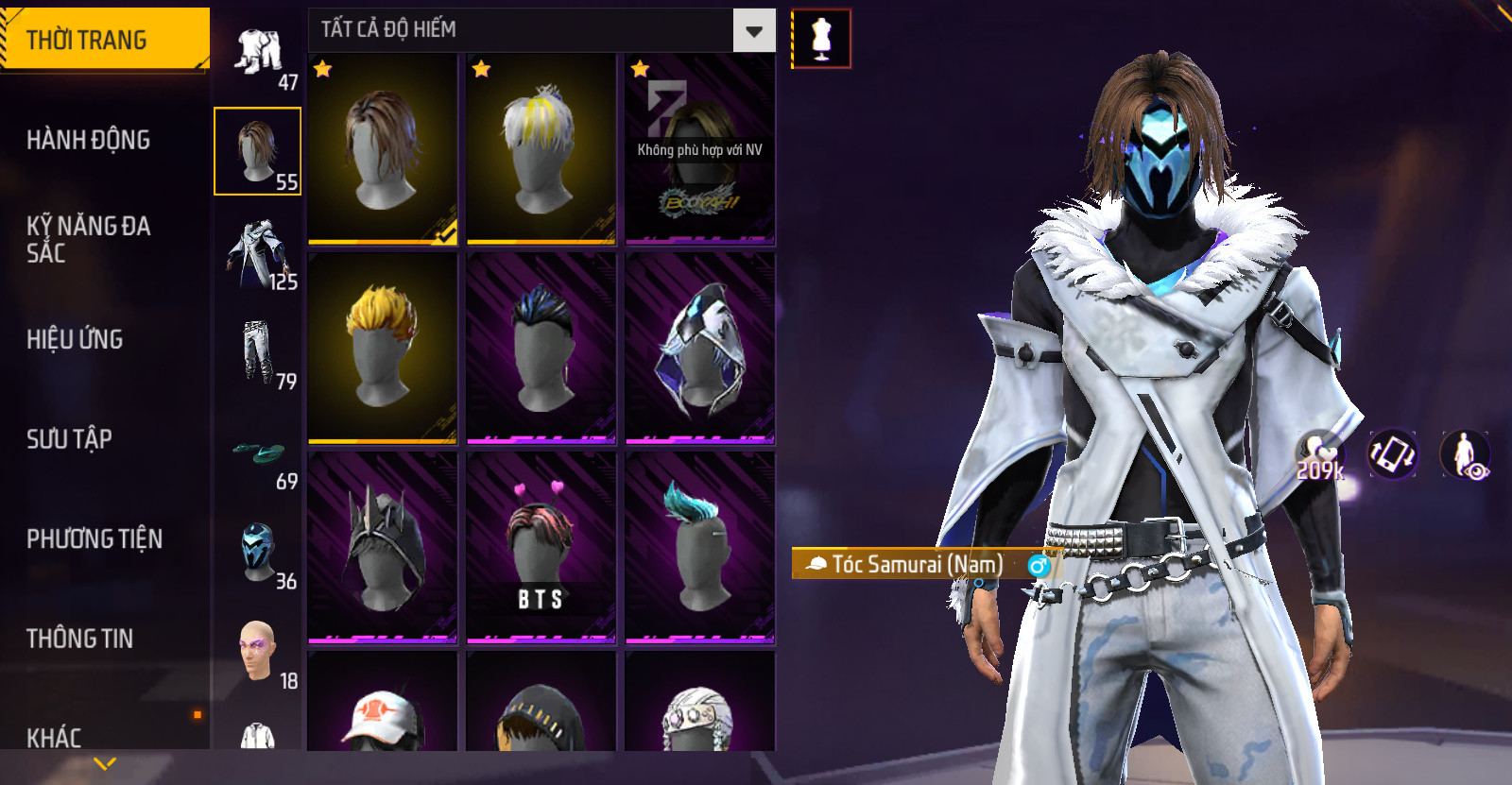Show the Thông Tin section
Image resolution: width=1512 pixels, height=785 pixels.
click(80, 639)
